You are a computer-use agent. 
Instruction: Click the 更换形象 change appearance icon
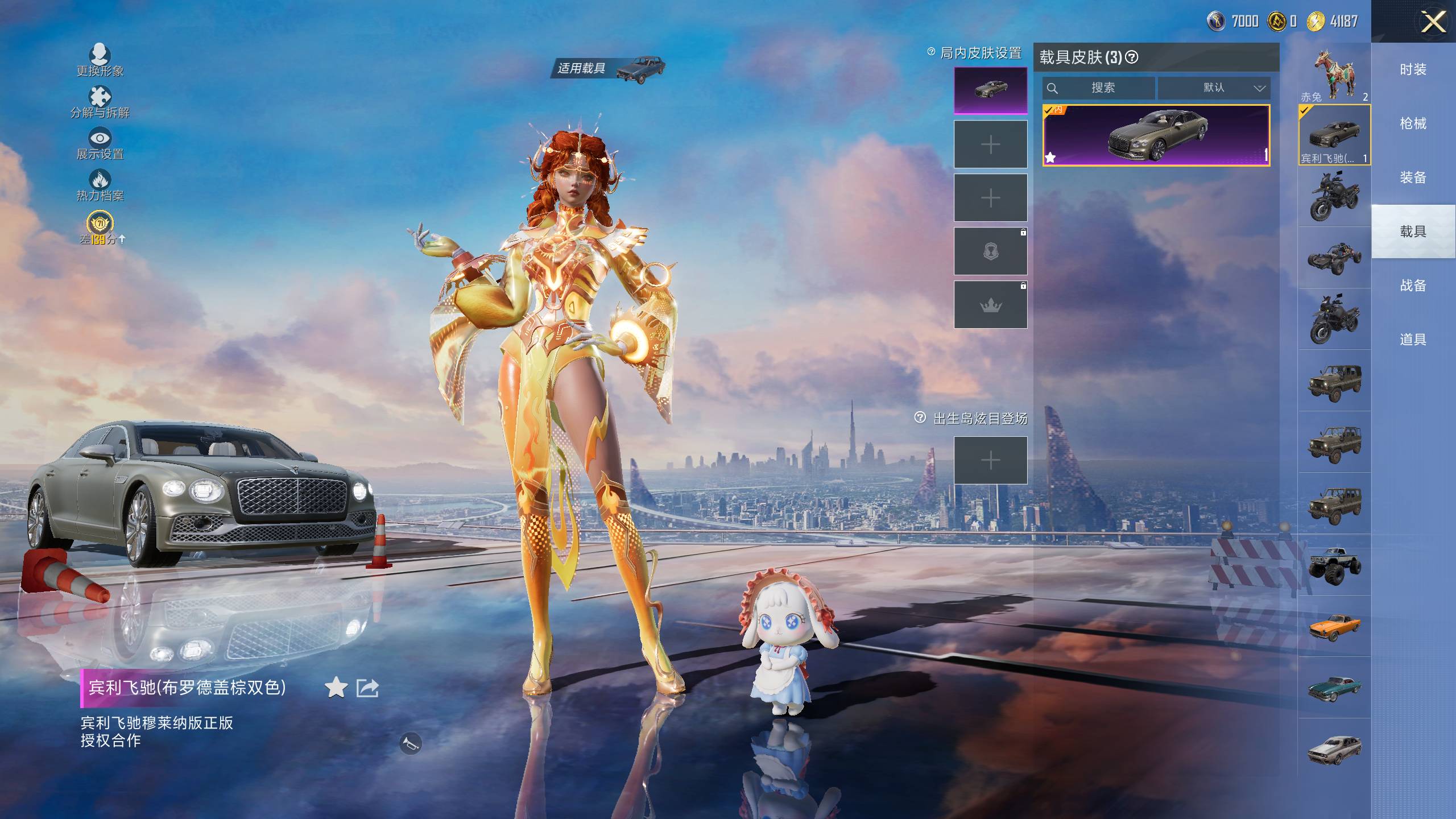[100, 55]
